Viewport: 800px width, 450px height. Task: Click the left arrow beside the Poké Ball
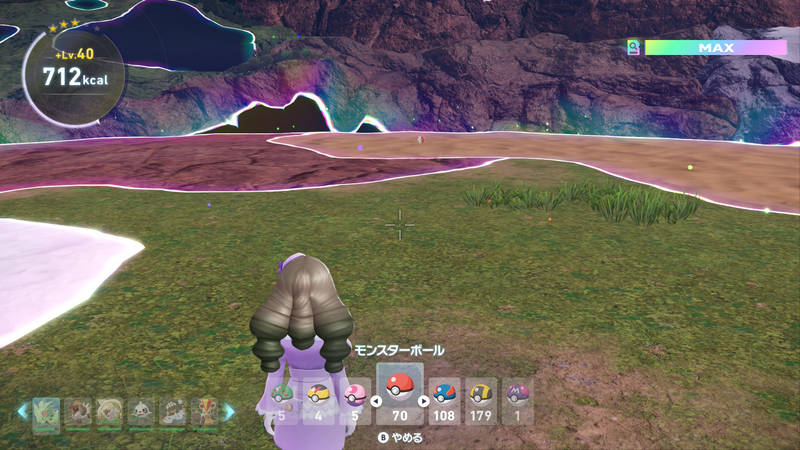[376, 401]
